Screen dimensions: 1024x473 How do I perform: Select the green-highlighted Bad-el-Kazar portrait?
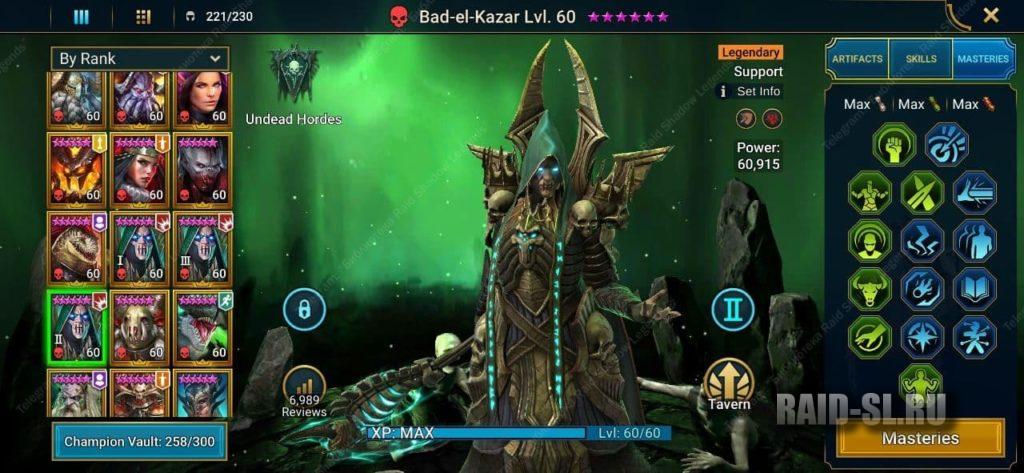point(78,326)
